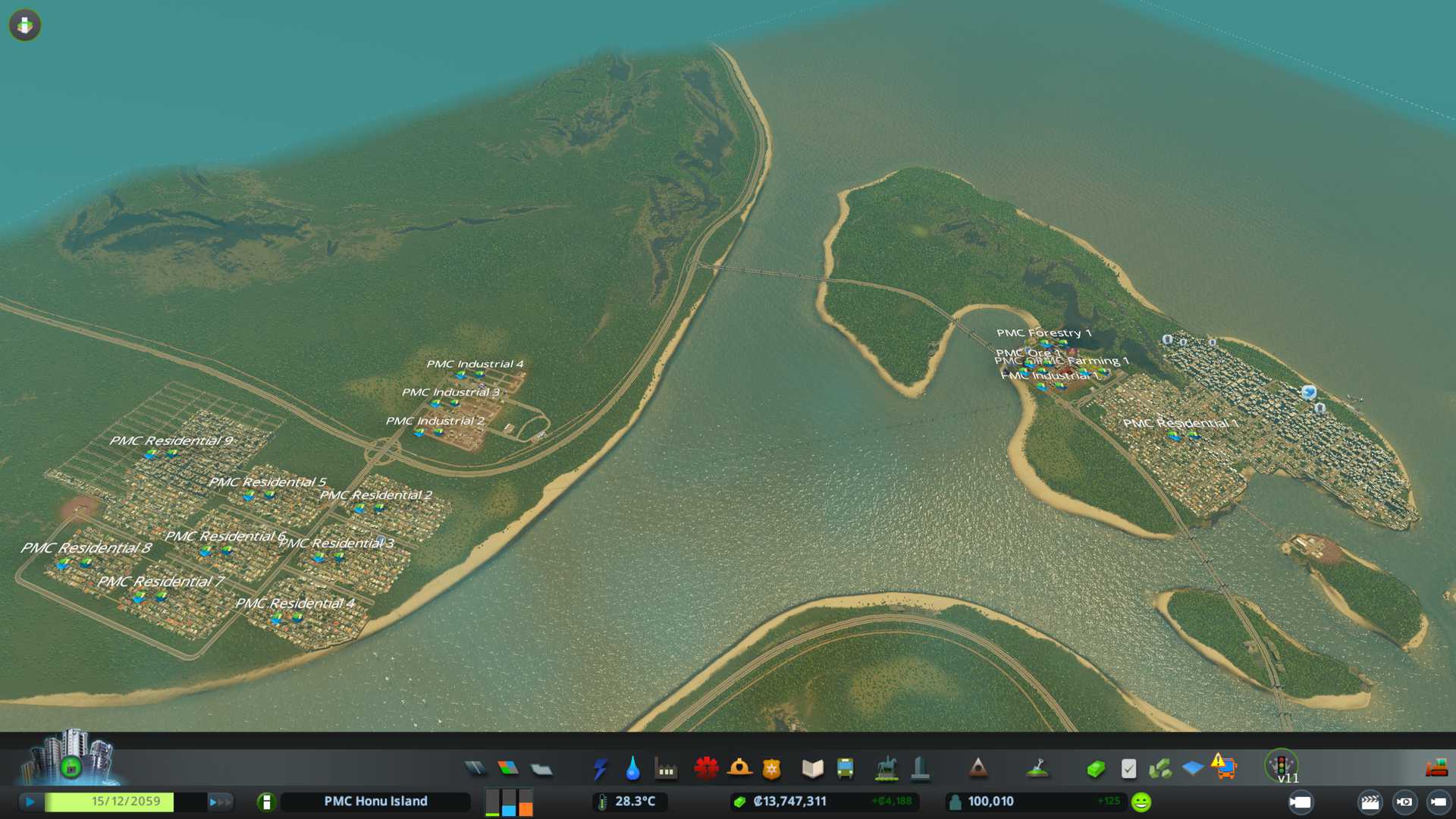Open the Electricity lightning bolt menu
The image size is (1456, 819).
(x=600, y=769)
